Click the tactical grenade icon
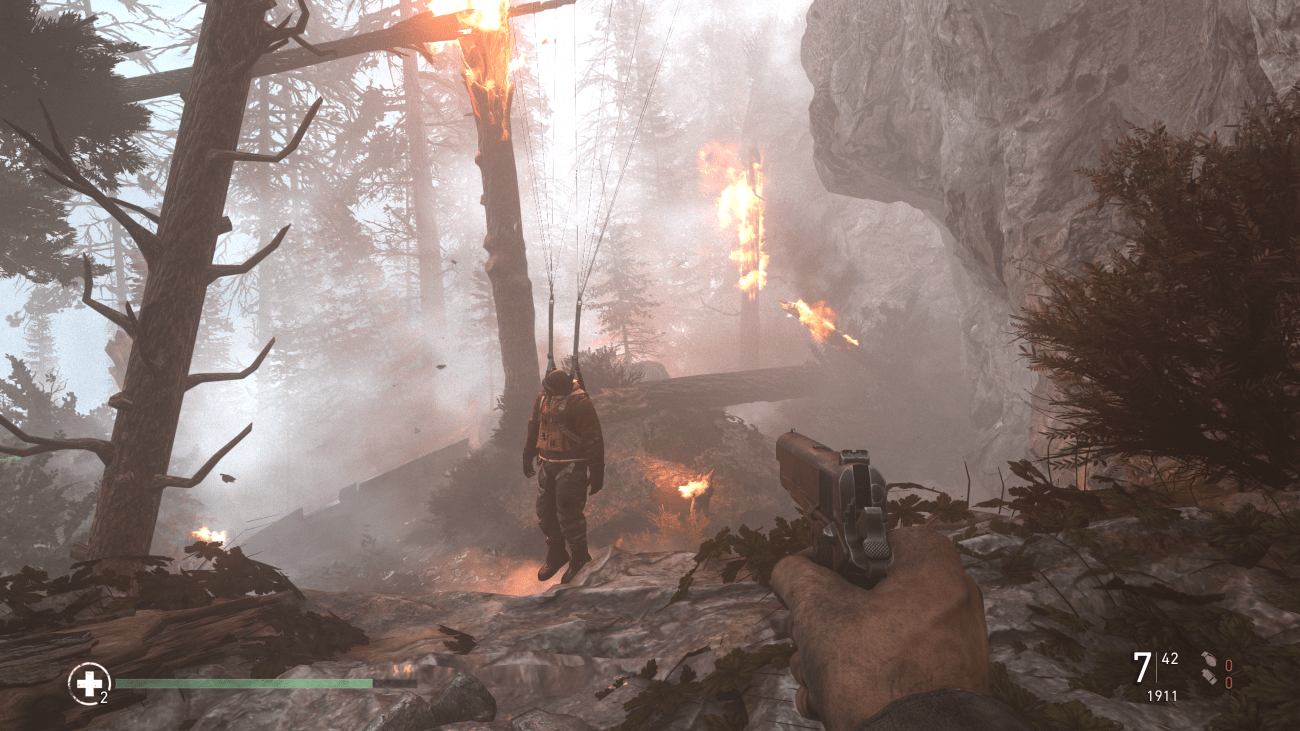This screenshot has height=731, width=1300. click(1210, 678)
